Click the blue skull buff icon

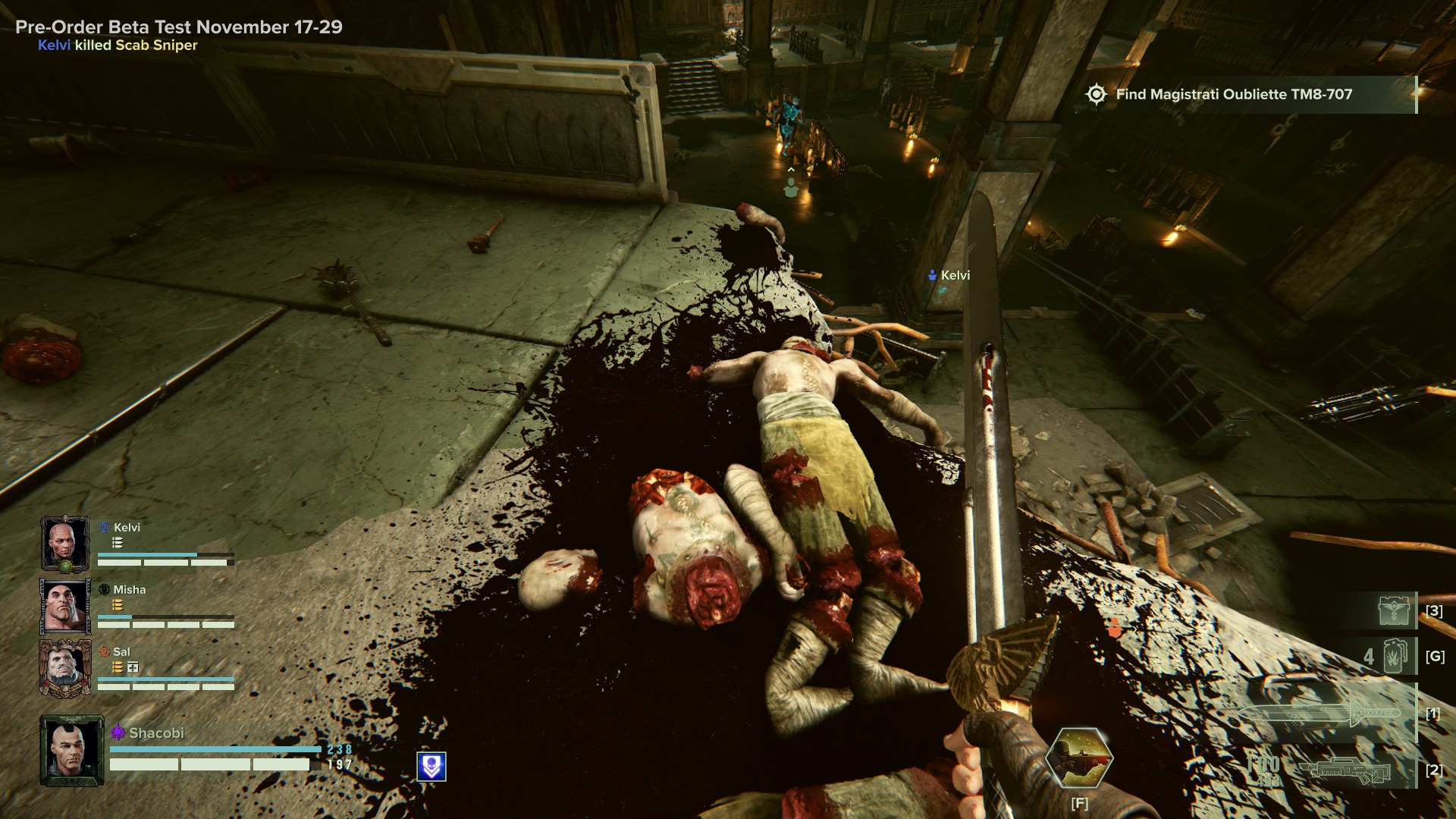431,767
